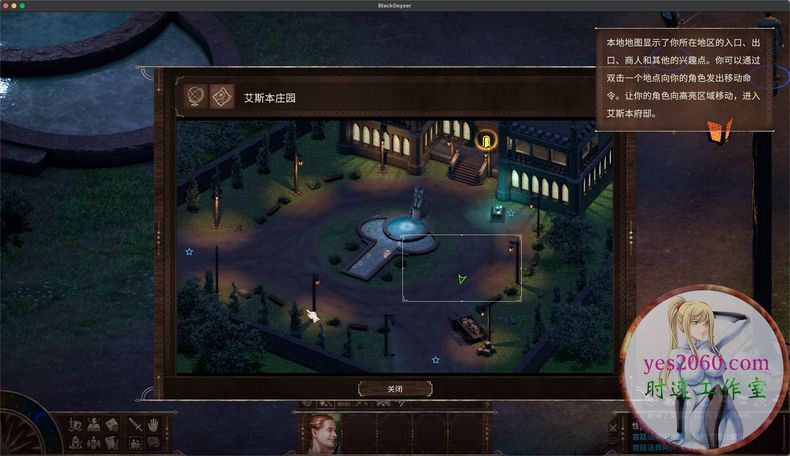Open the speech bubble dialogue log icon
The width and height of the screenshot is (790, 456).
(x=154, y=442)
